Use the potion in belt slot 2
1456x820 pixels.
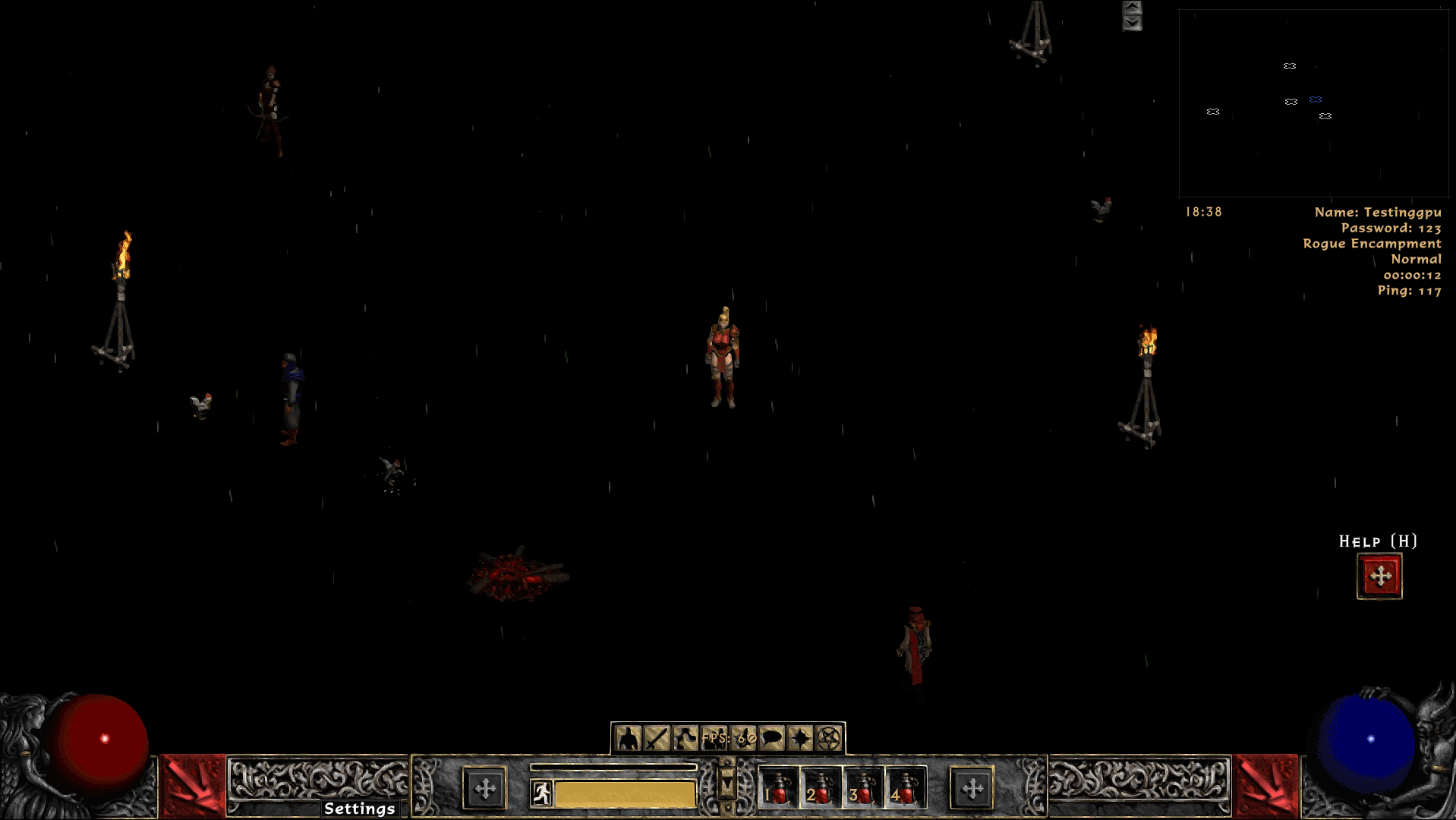[820, 788]
